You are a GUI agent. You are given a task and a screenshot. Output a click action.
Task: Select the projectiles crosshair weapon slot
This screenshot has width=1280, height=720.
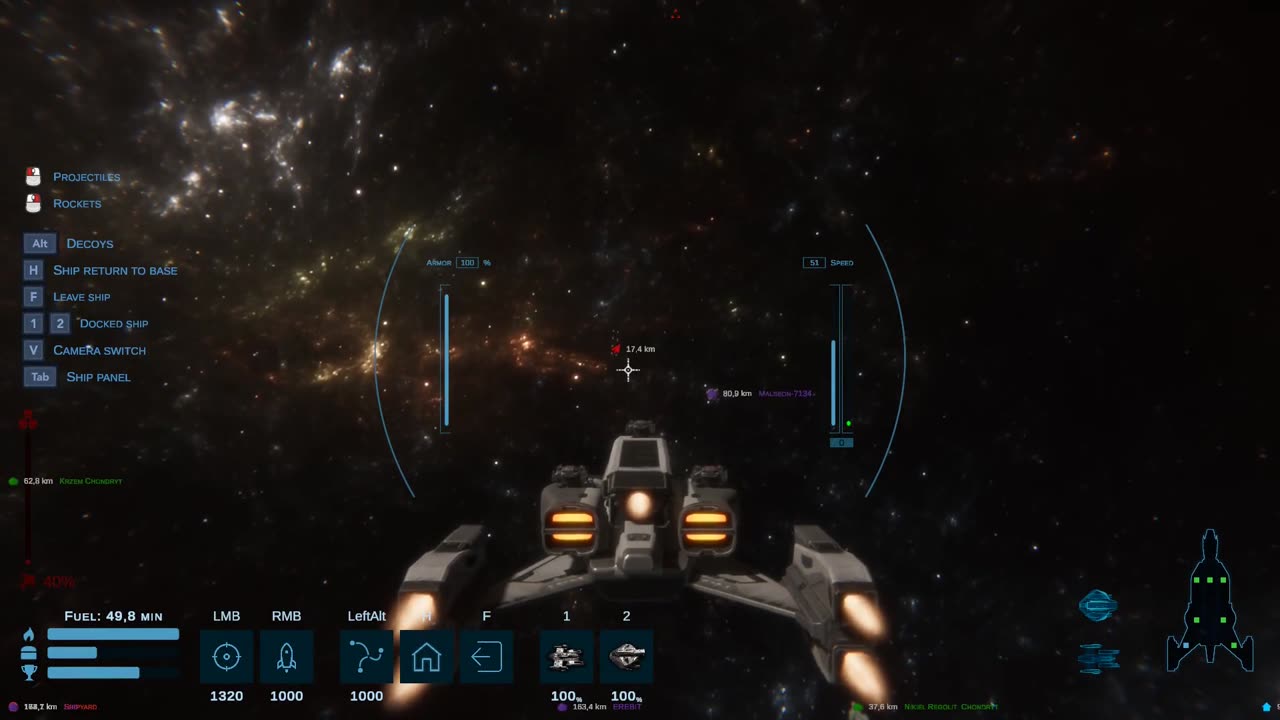pos(226,657)
